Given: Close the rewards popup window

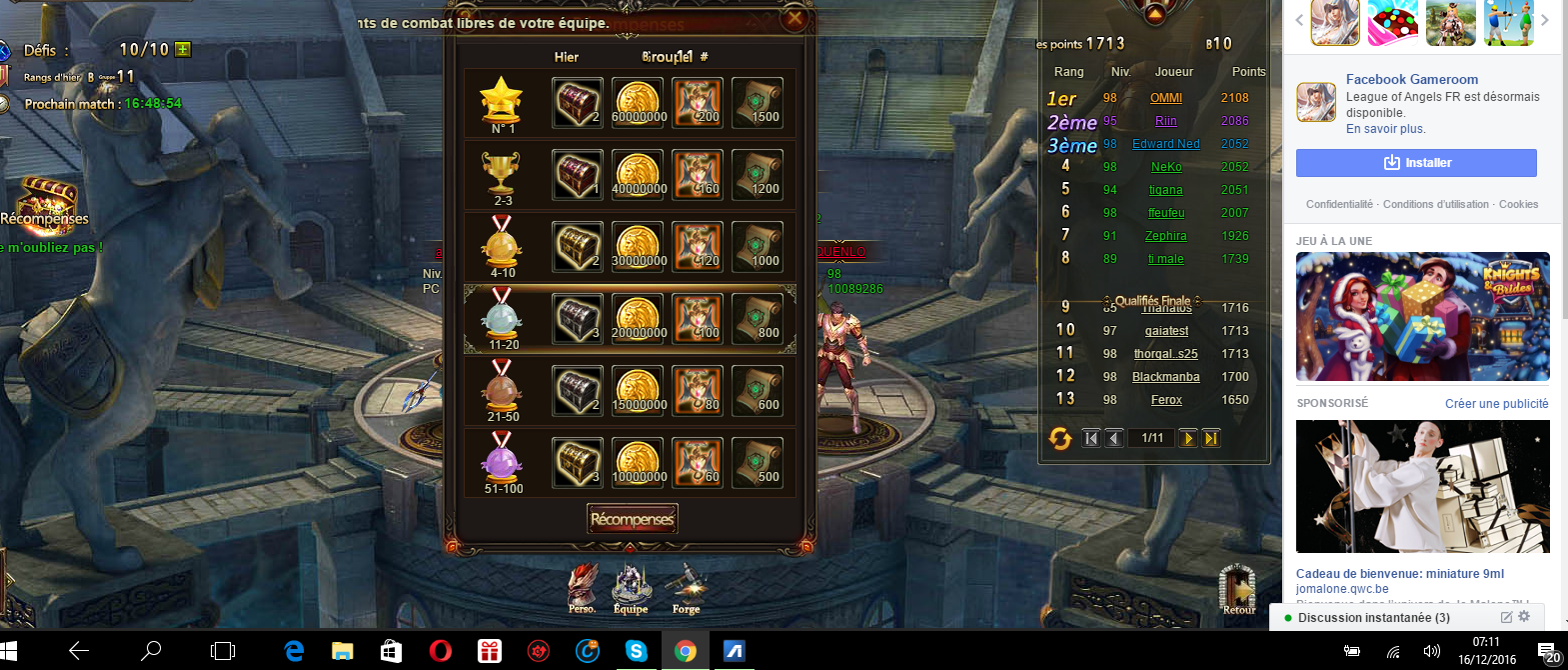Looking at the screenshot, I should [794, 18].
